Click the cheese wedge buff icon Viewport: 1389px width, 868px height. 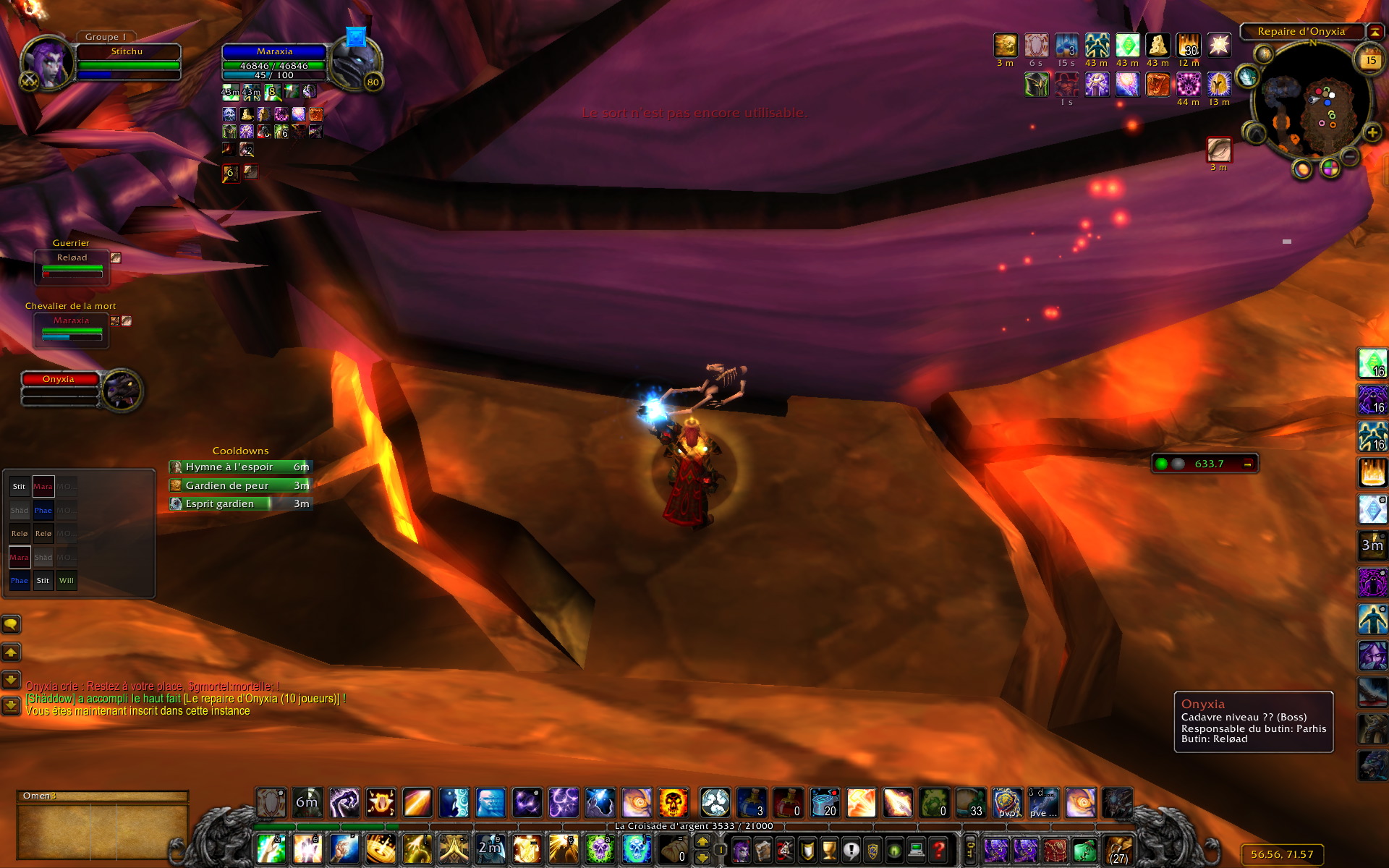click(x=1157, y=46)
